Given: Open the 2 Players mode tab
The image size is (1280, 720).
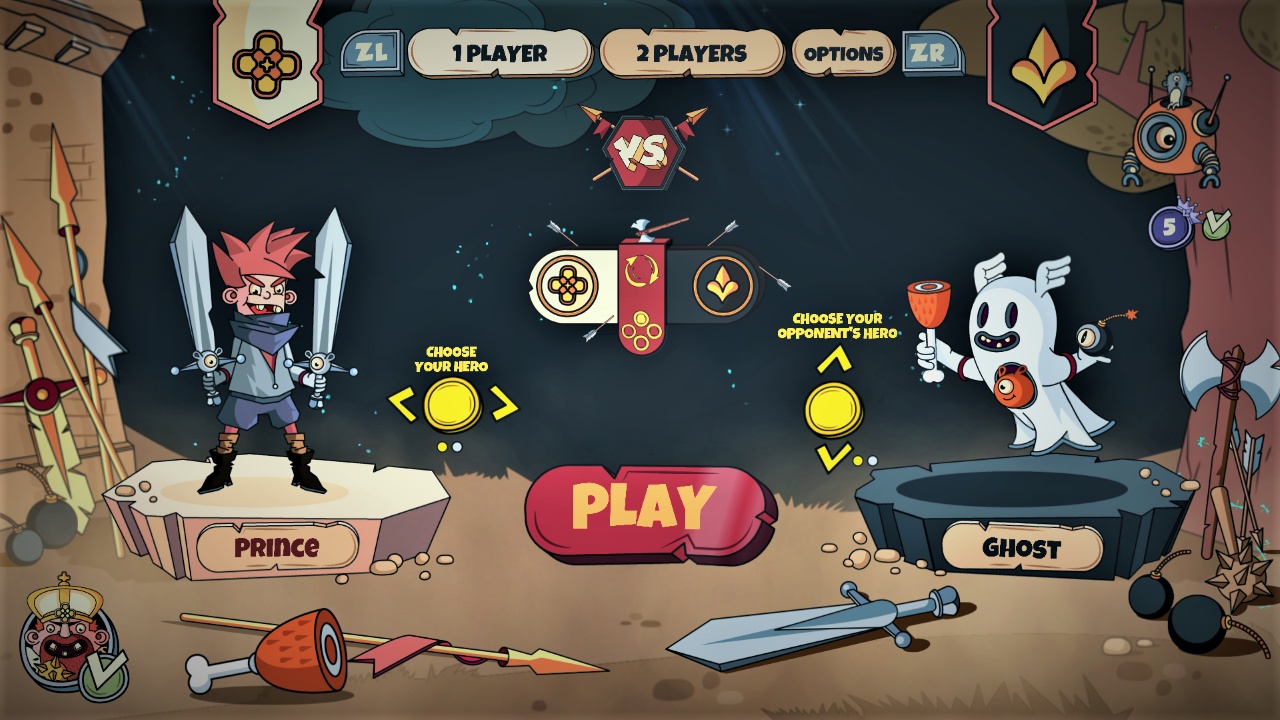Looking at the screenshot, I should pos(692,55).
